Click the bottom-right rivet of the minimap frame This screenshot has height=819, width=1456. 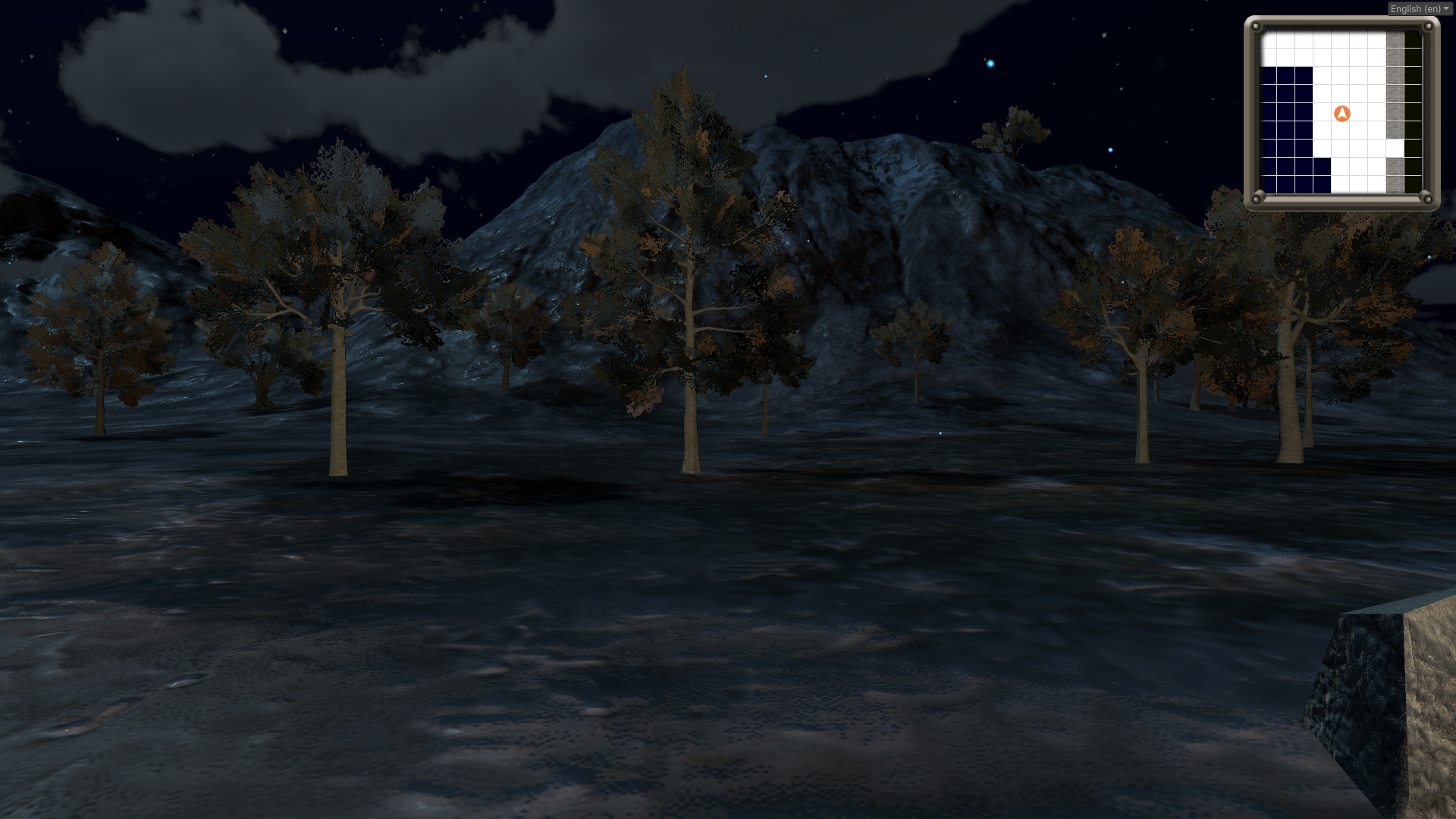pyautogui.click(x=1429, y=198)
